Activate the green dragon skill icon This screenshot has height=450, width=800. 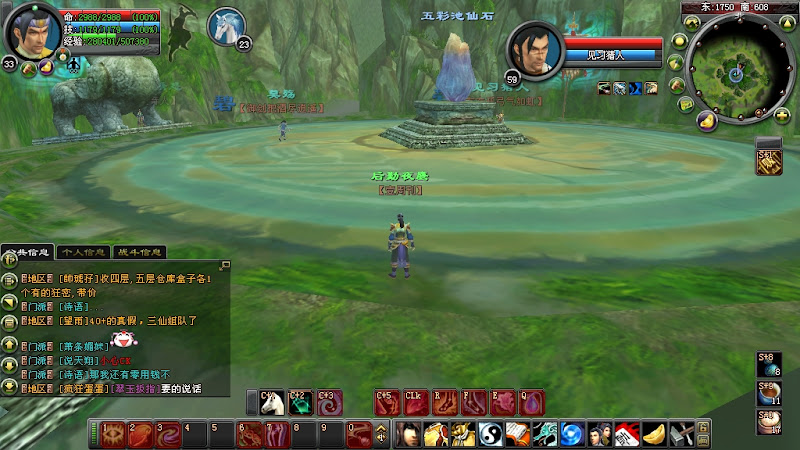click(299, 402)
